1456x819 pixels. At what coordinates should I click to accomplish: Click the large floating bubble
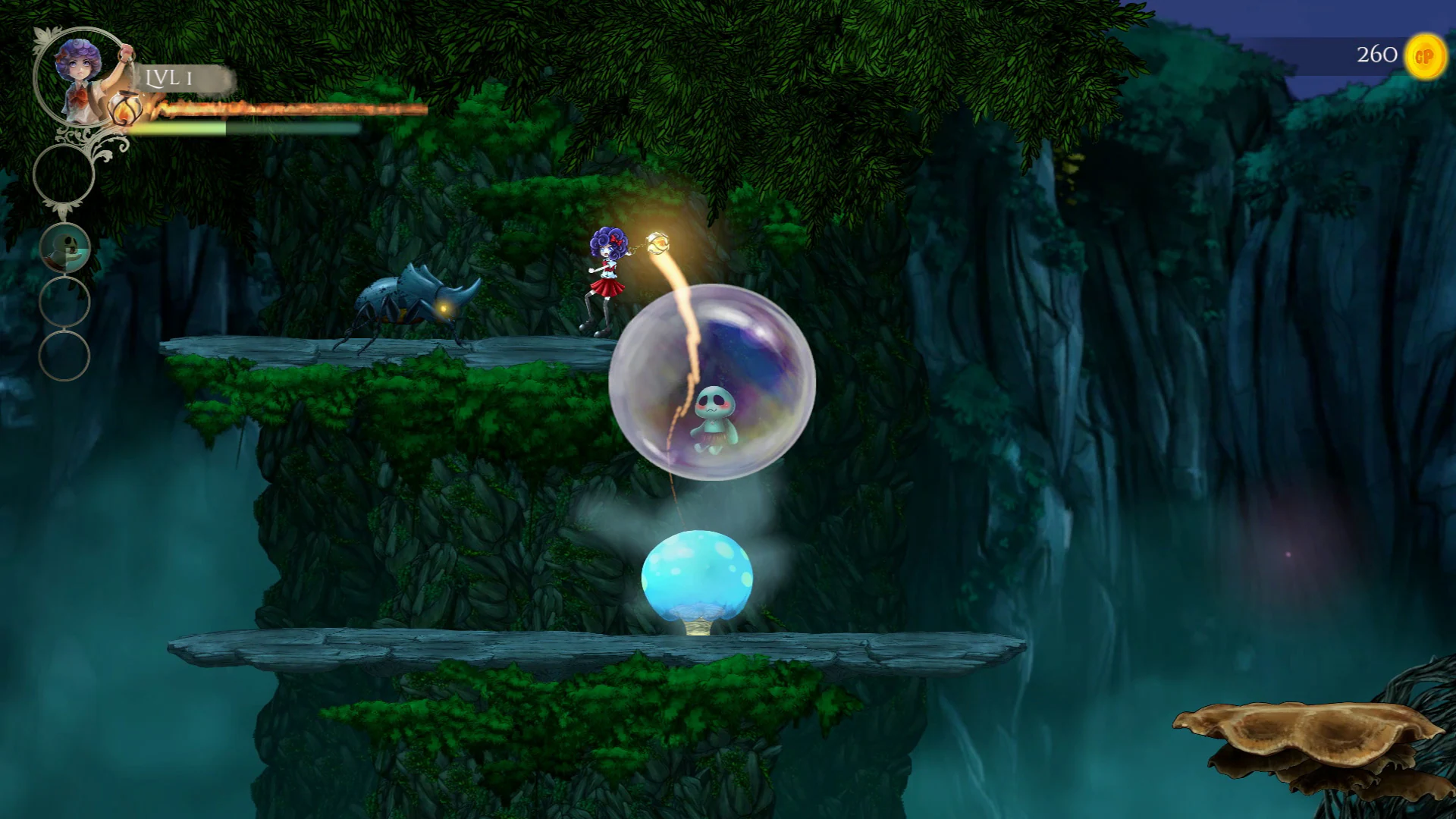coord(715,383)
